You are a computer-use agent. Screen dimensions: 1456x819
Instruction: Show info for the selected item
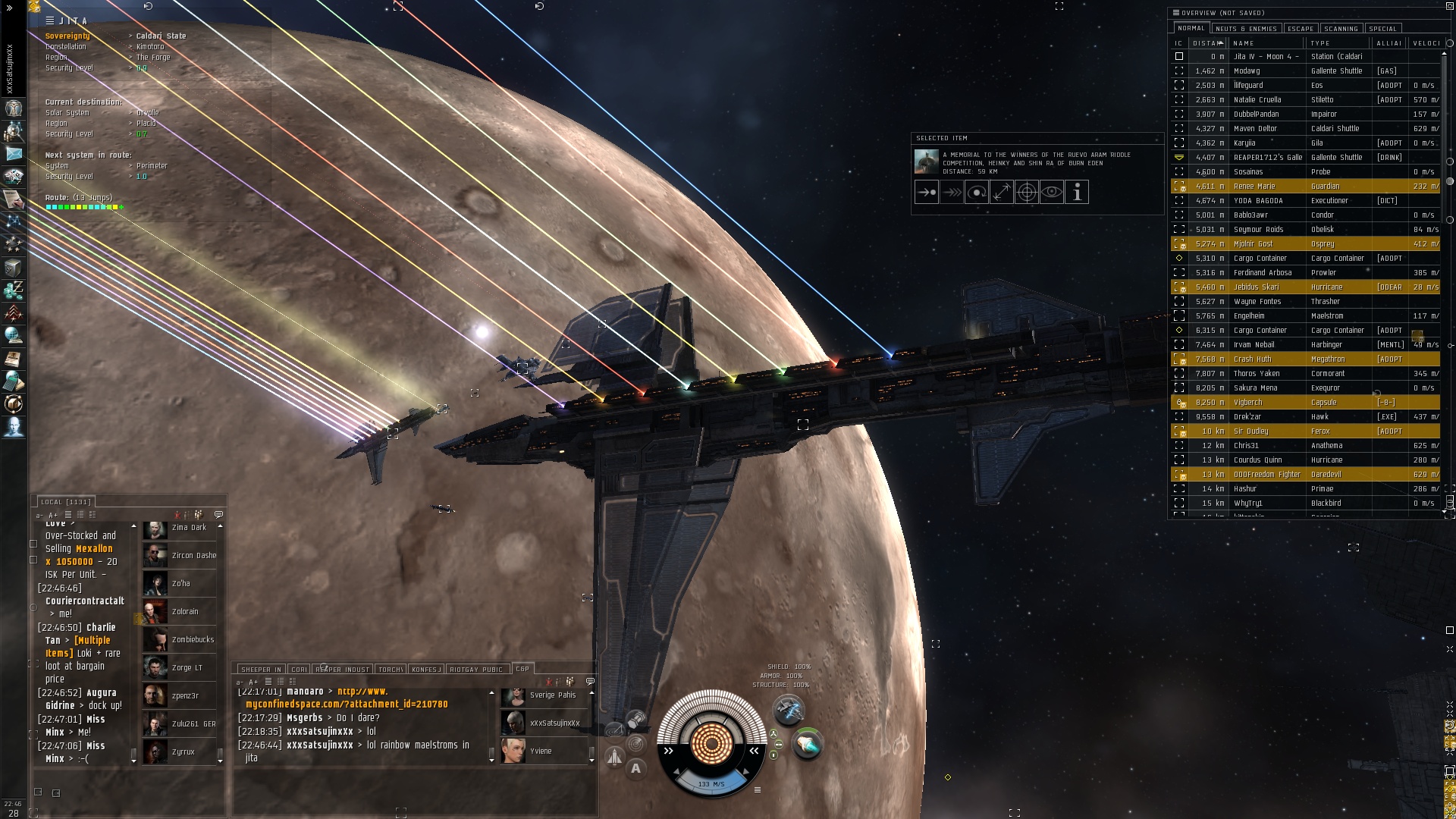click(x=1077, y=193)
